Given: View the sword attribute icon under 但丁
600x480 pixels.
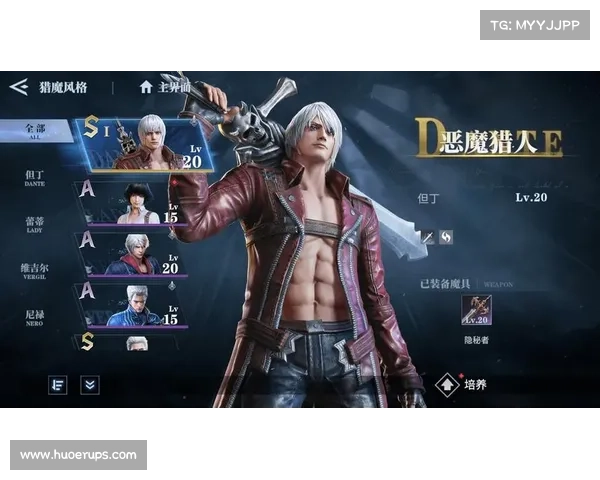Looking at the screenshot, I should [x=426, y=237].
